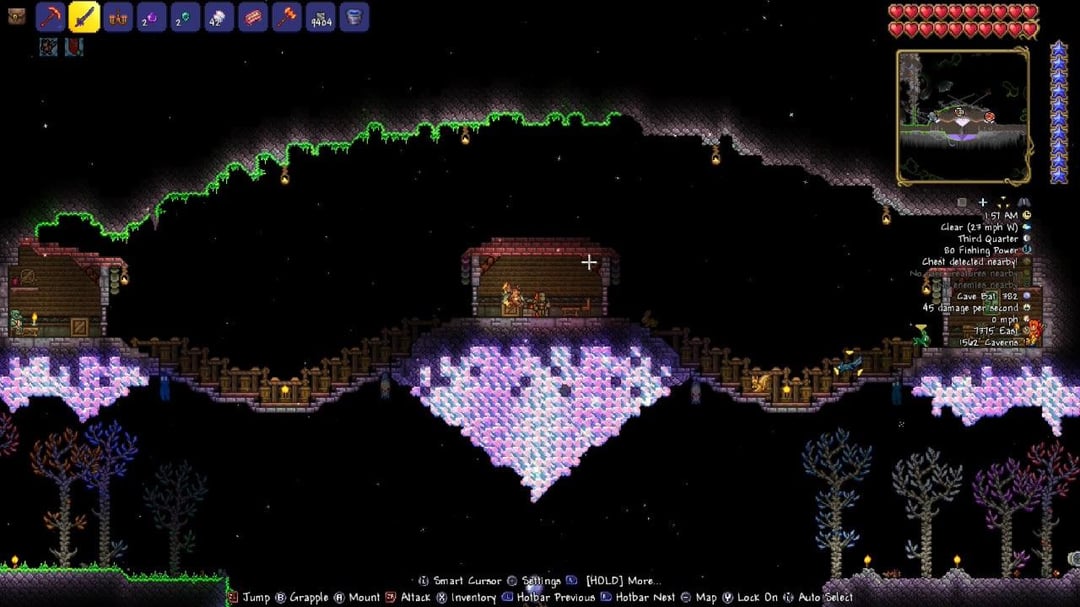
Task: Toggle the moon phase info icon
Action: pyautogui.click(x=1026, y=239)
